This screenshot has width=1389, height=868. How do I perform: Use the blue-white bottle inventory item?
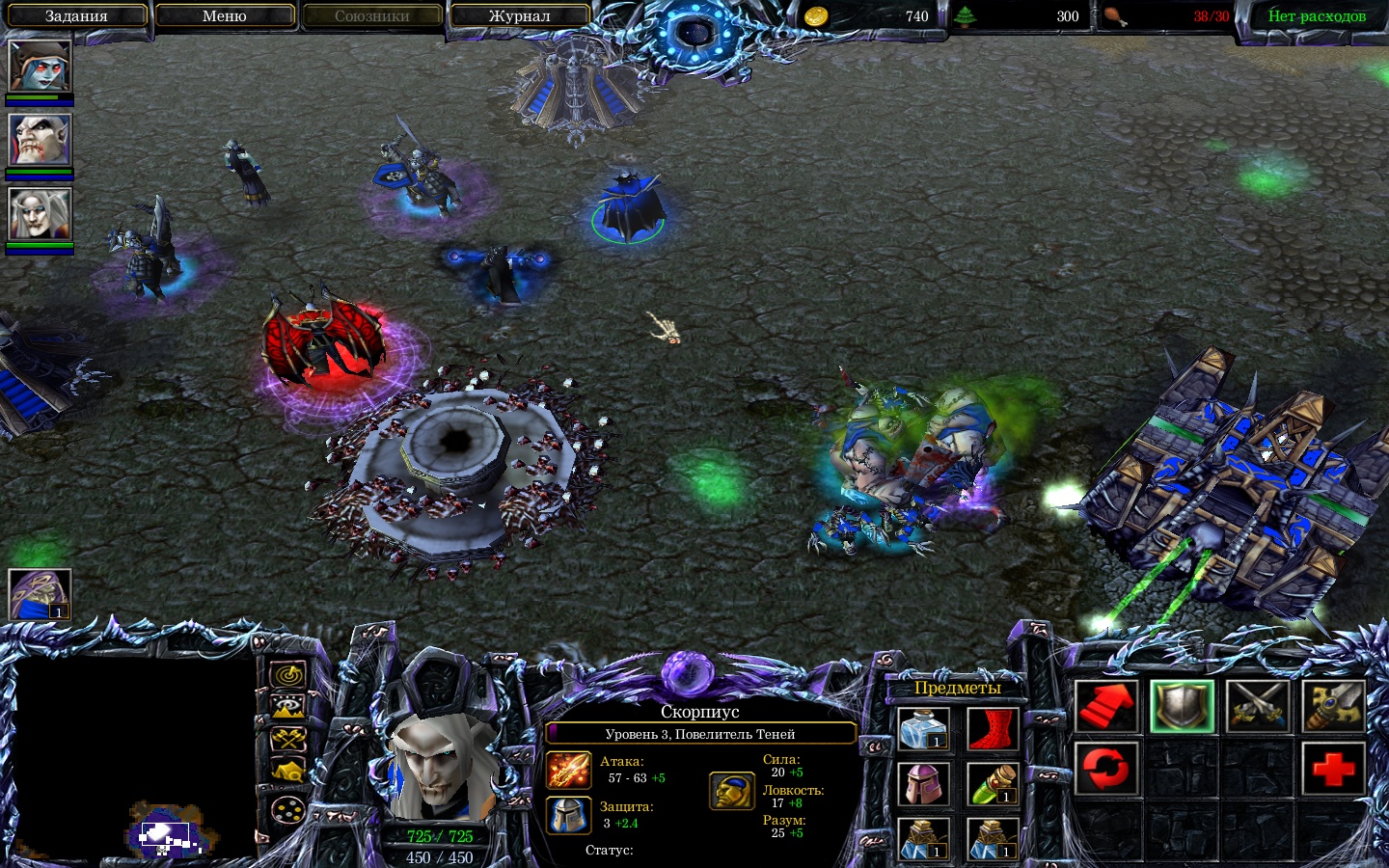coord(924,730)
